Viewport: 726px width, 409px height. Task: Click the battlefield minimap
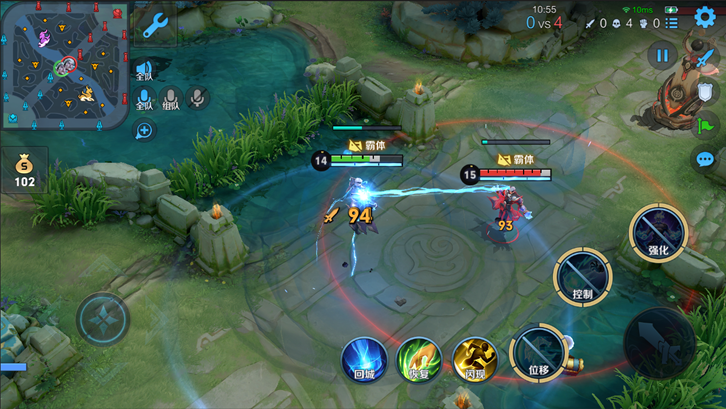[x=66, y=66]
